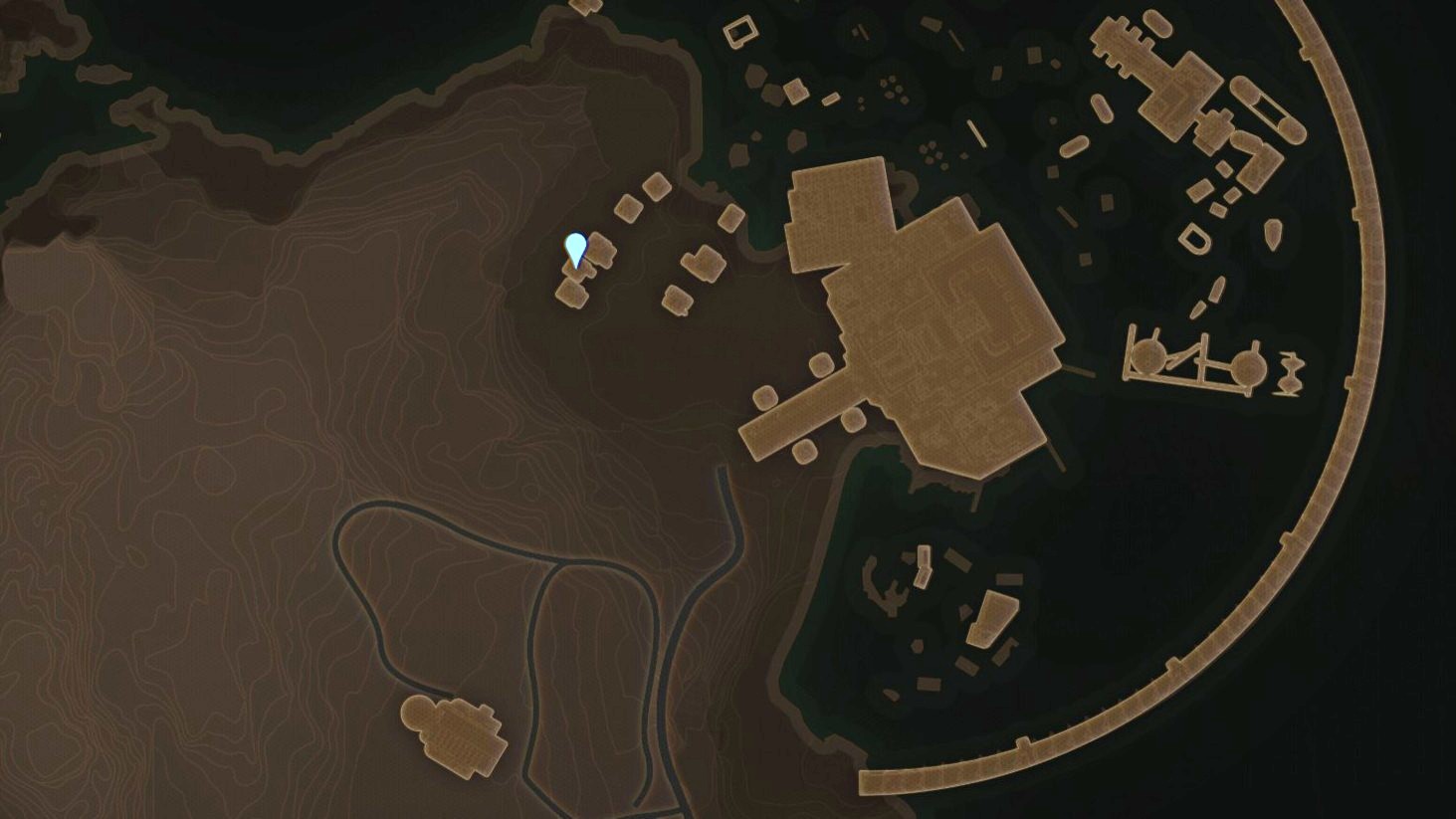Click the trapezoid building in the lower-middle area
The width and height of the screenshot is (1456, 819).
coord(991,617)
